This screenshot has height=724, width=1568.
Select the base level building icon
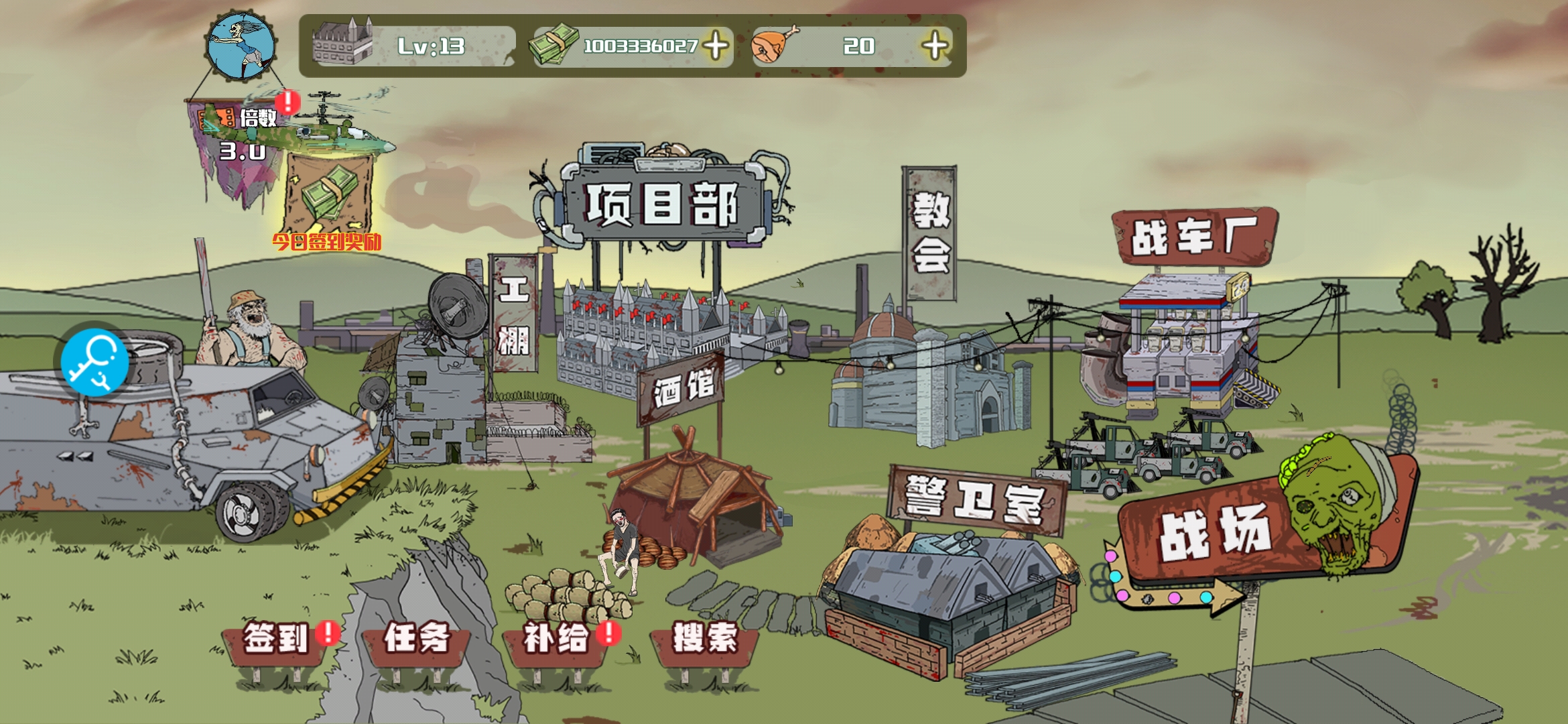tap(342, 45)
